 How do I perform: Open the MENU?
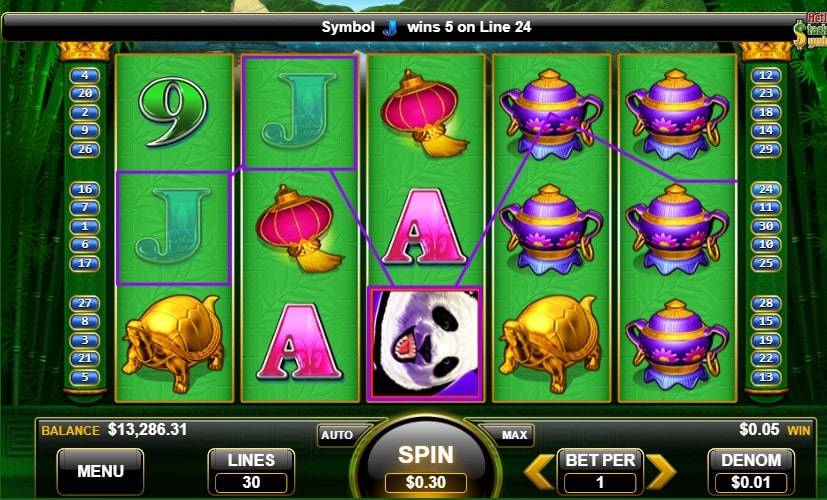pos(100,470)
